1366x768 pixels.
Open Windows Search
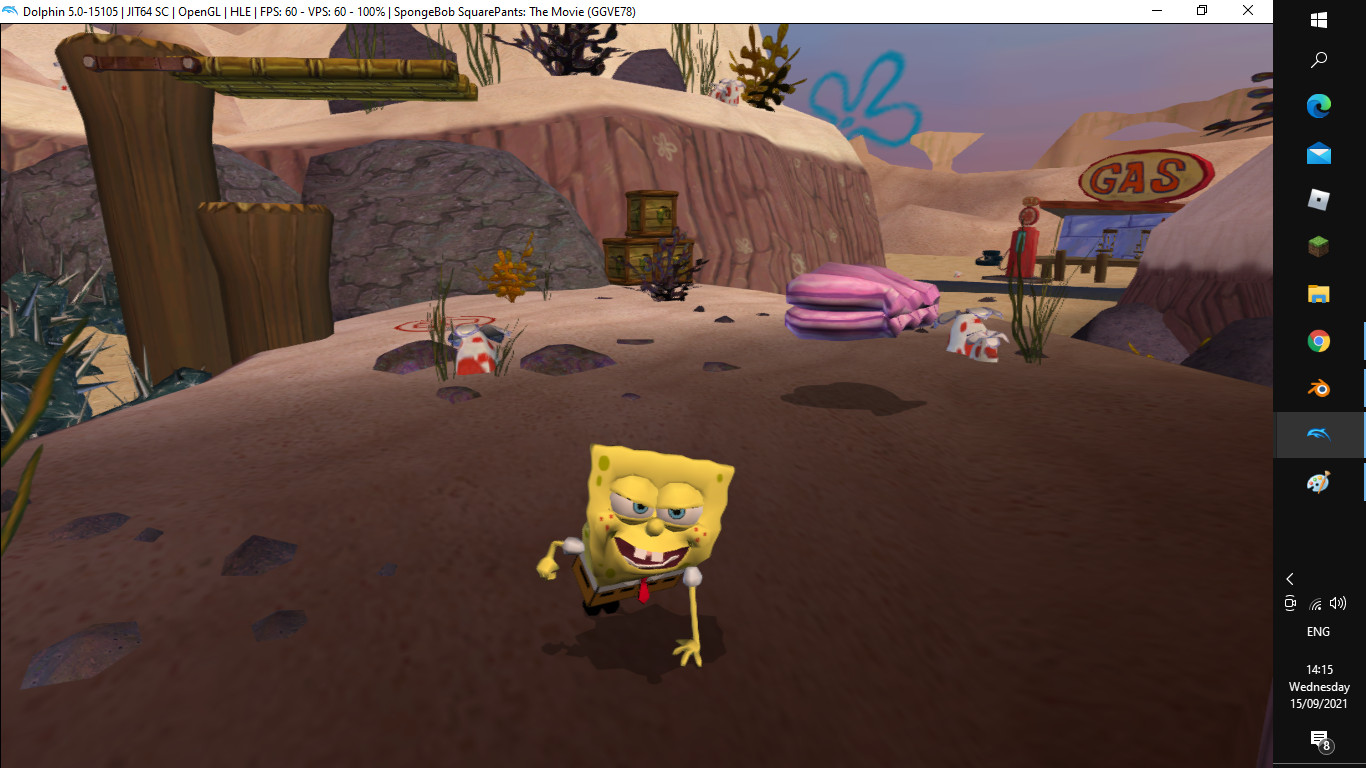pyautogui.click(x=1318, y=59)
